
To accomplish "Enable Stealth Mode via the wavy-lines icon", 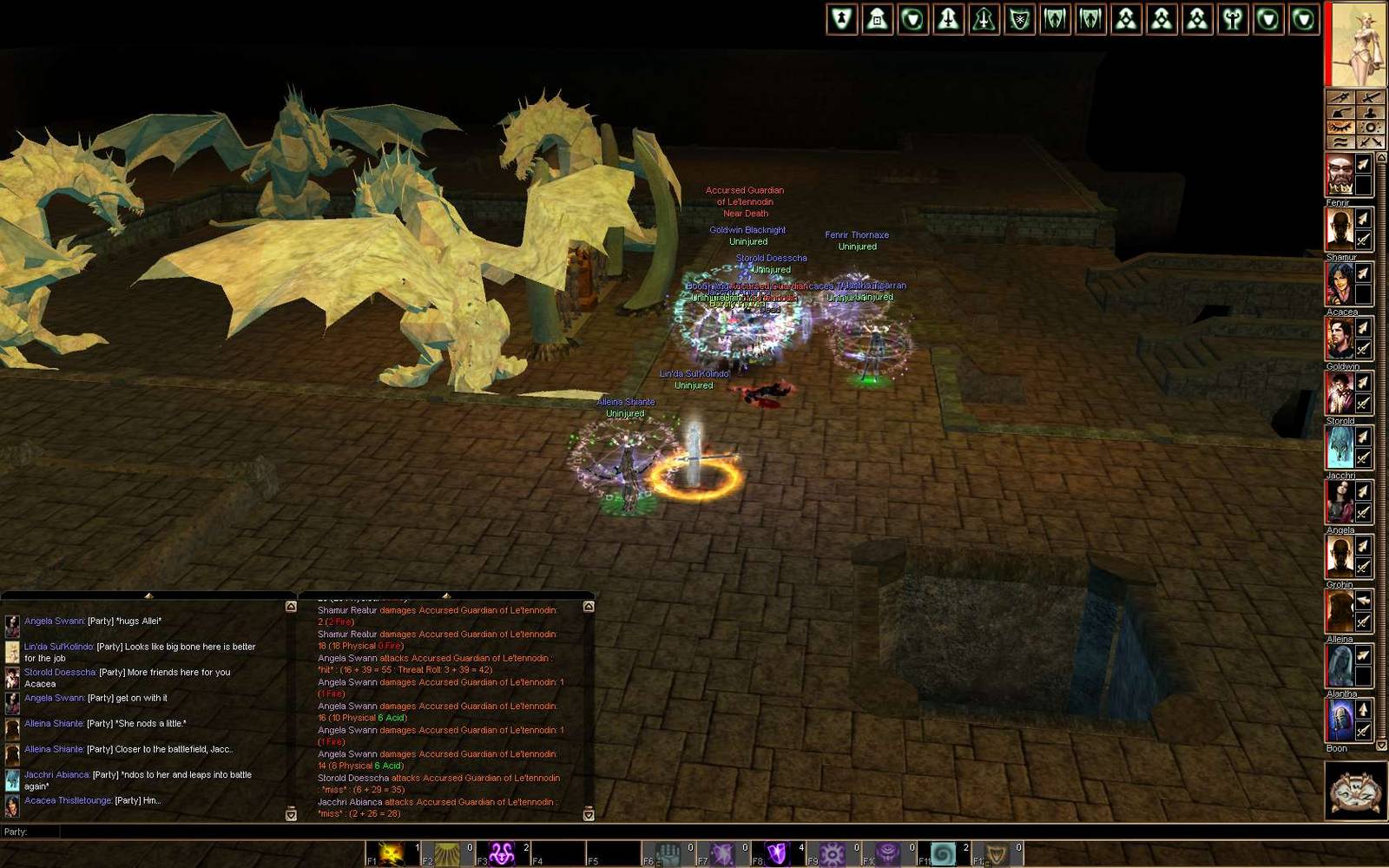I will pyautogui.click(x=1340, y=141).
